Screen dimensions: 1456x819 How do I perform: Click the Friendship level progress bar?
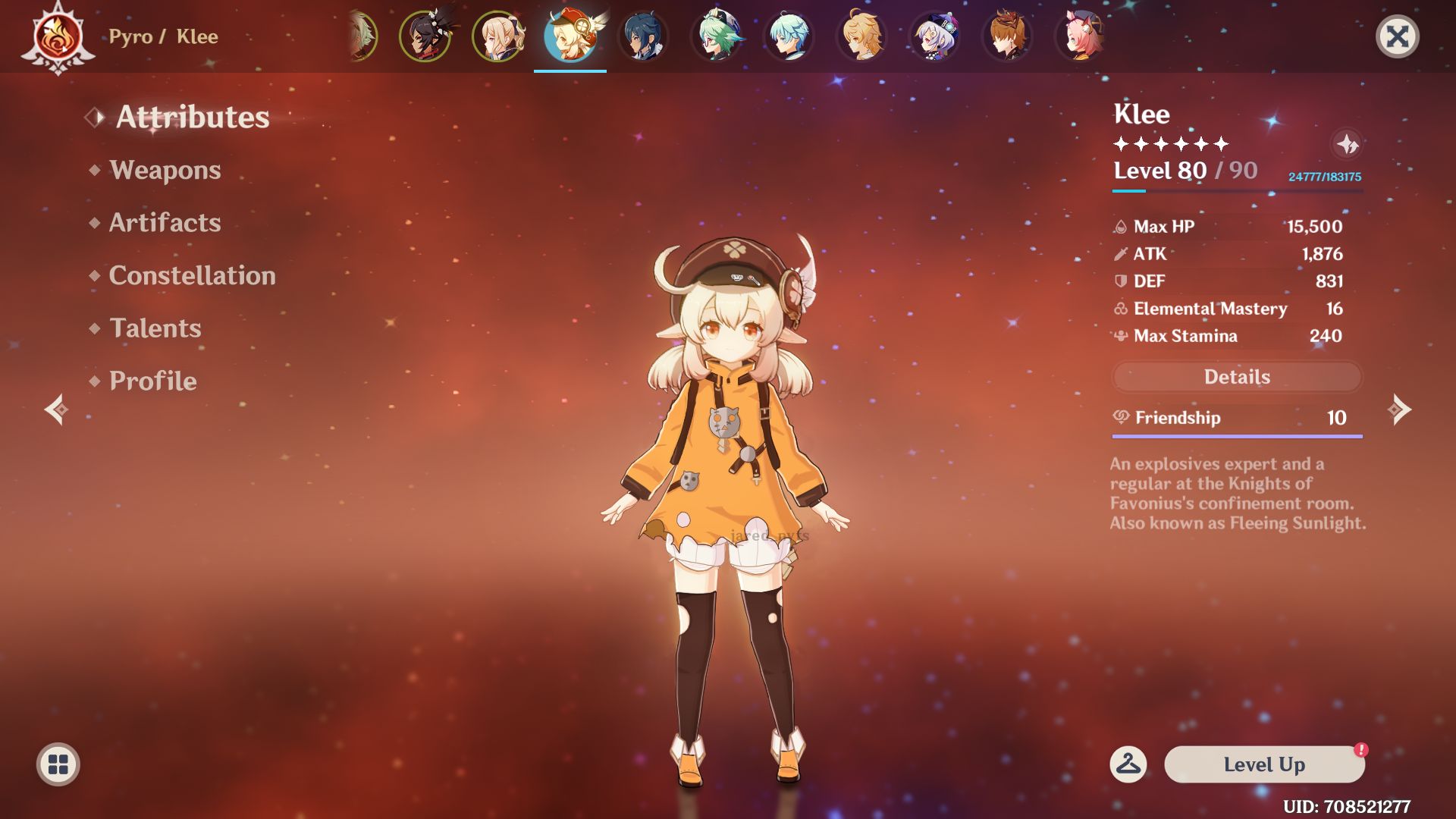pyautogui.click(x=1236, y=437)
